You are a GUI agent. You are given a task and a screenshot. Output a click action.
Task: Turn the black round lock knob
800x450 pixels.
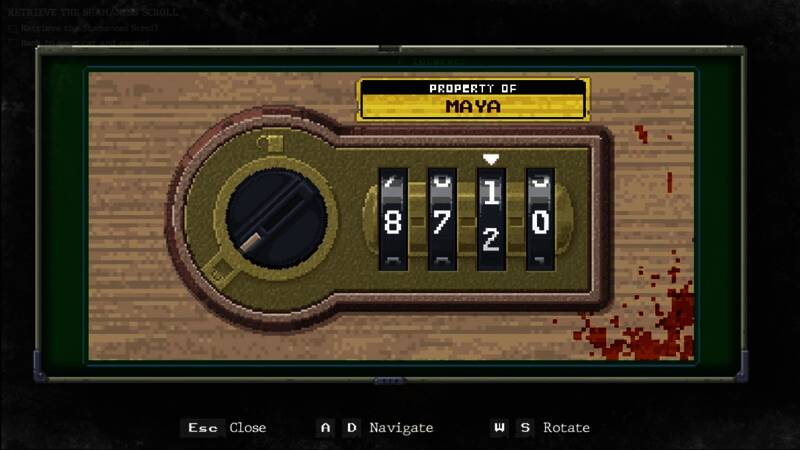coord(268,218)
